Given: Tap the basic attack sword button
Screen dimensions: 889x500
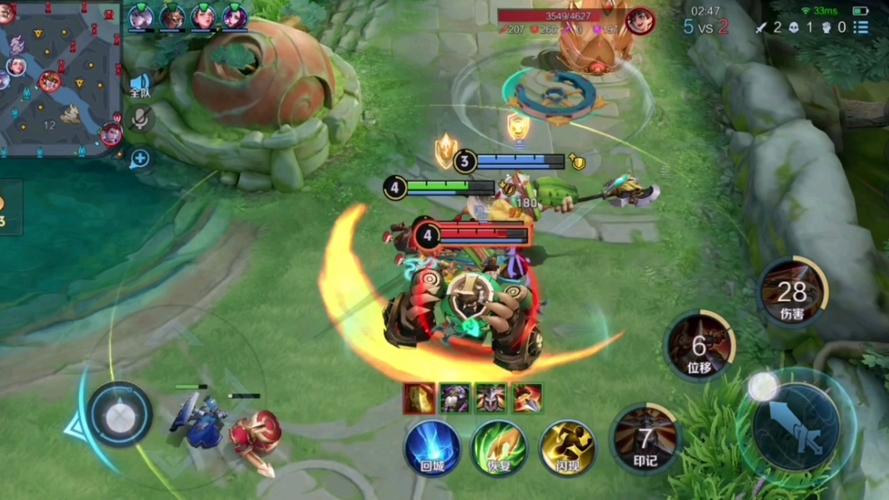Looking at the screenshot, I should (x=796, y=427).
